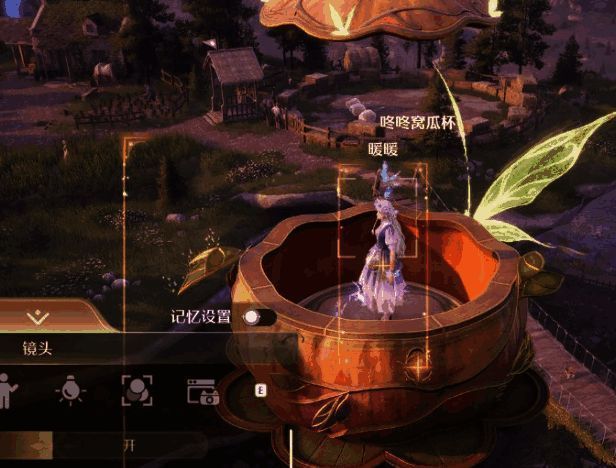
Task: Collapse the panel with the down chevron
Action: (x=38, y=316)
